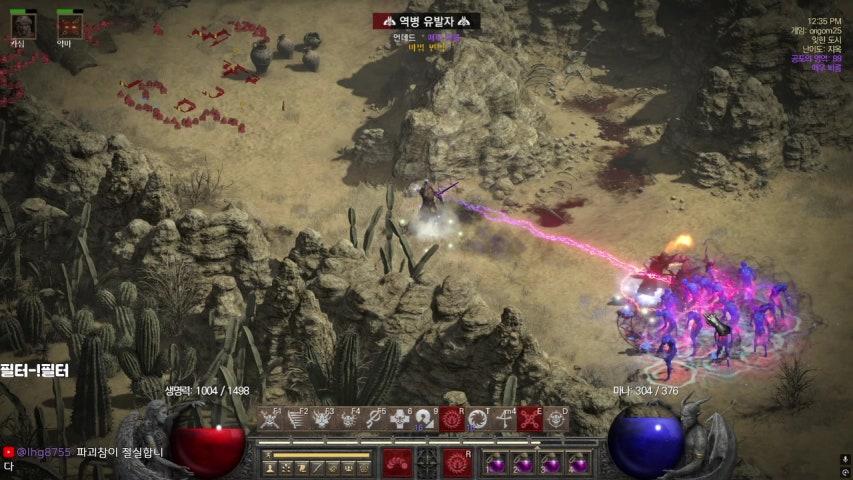Choose the red crossed-bones skill on E
This screenshot has width=853, height=480.
530,420
